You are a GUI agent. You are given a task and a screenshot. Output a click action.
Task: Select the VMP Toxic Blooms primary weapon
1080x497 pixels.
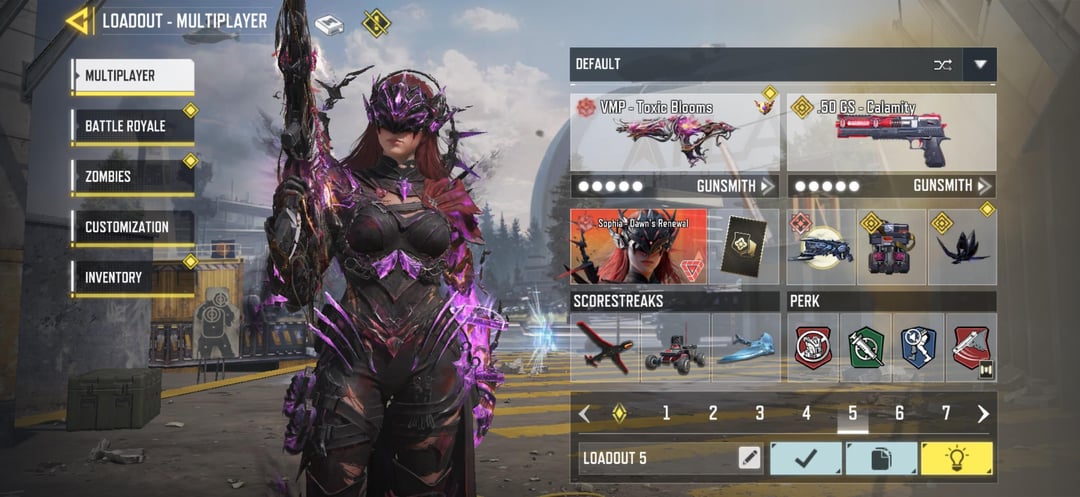[x=675, y=132]
